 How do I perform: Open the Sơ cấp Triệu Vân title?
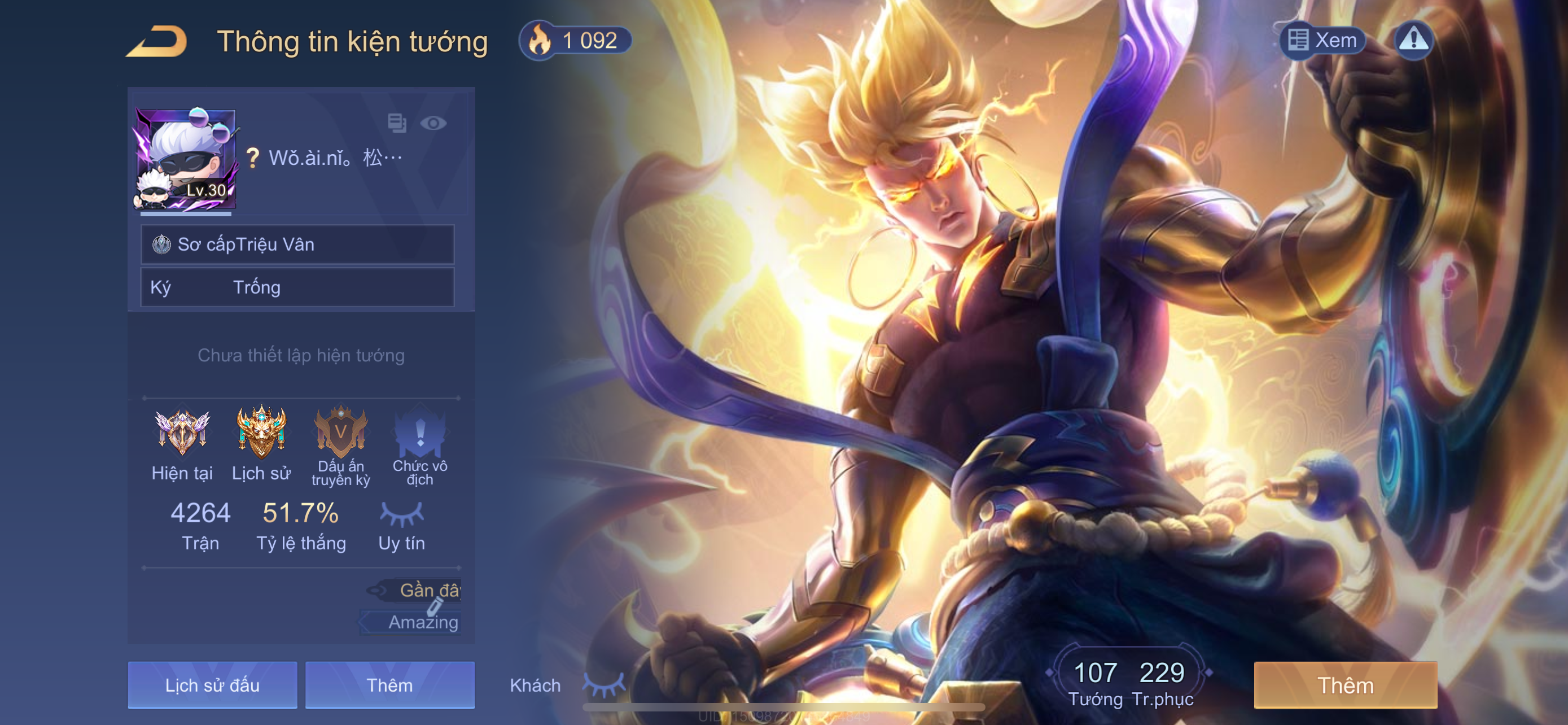[297, 244]
